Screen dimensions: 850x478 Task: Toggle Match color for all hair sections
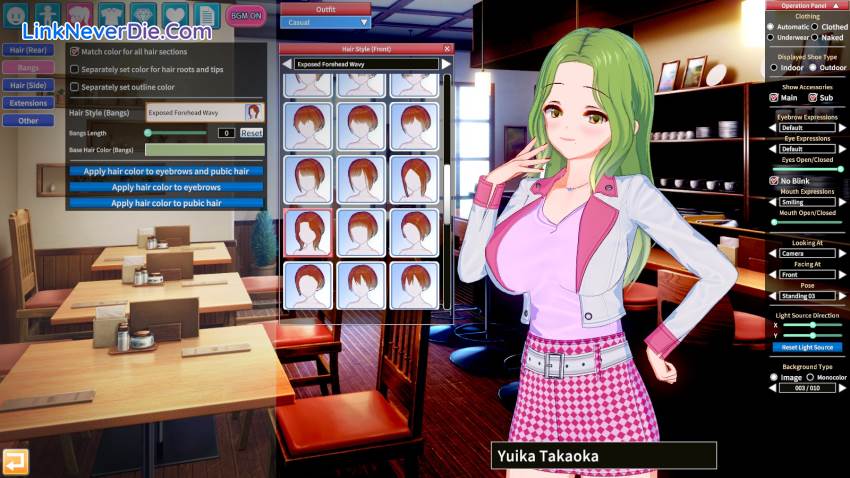point(74,50)
